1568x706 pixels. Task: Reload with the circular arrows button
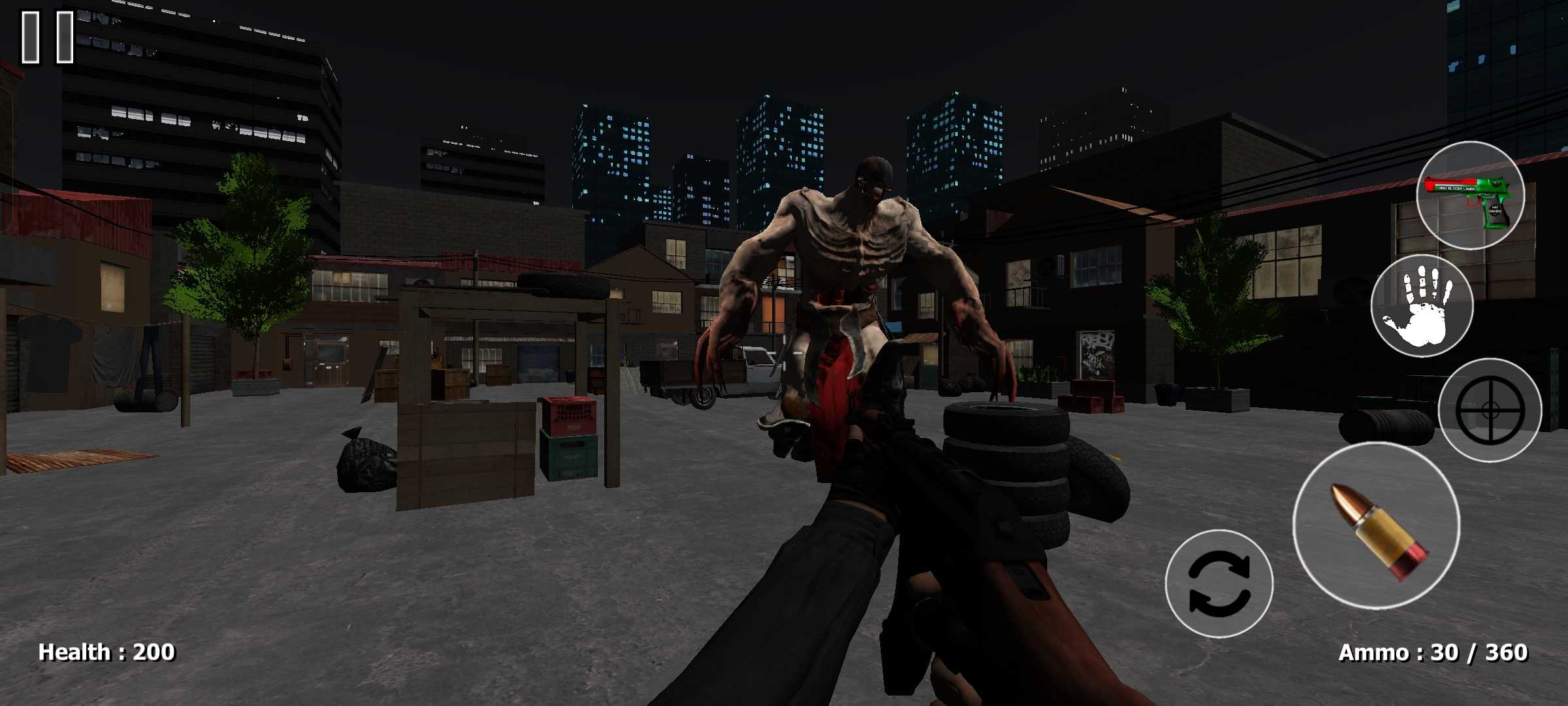1219,584
